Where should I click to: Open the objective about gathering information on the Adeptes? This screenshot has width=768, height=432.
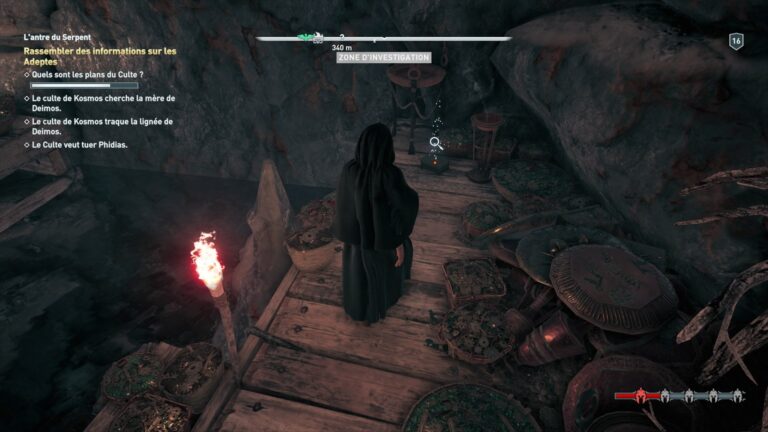pos(99,56)
